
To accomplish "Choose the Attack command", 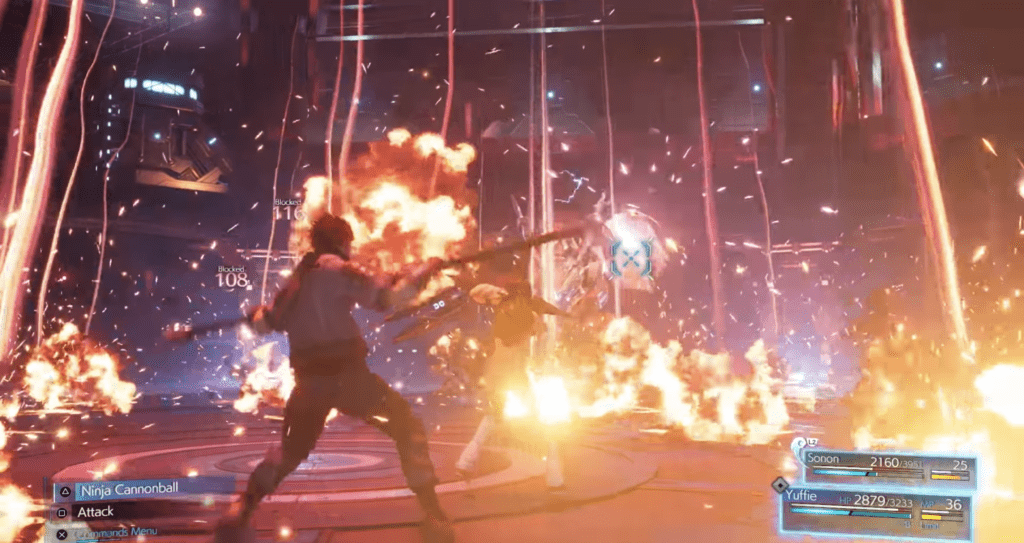I will click(x=96, y=512).
